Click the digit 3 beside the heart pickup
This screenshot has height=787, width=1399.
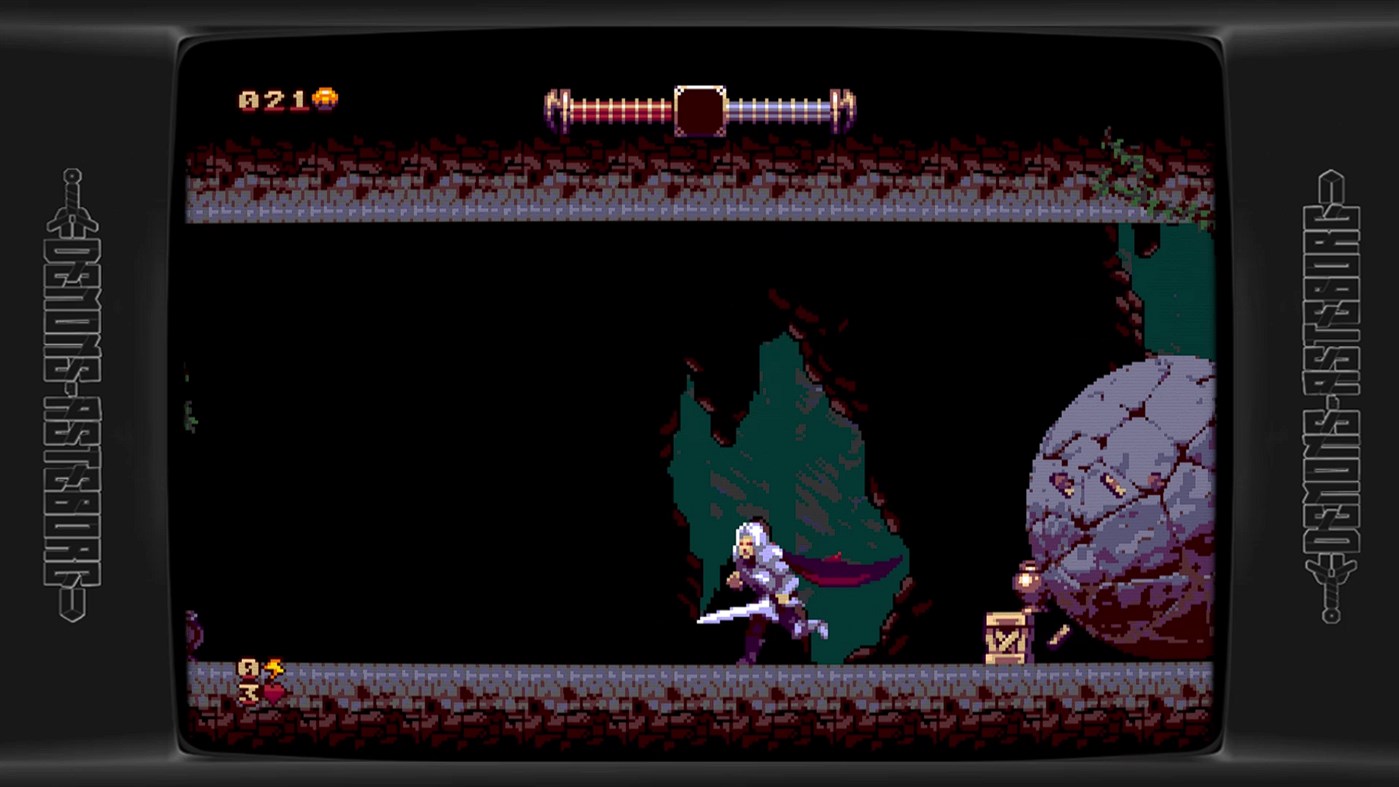pos(249,693)
